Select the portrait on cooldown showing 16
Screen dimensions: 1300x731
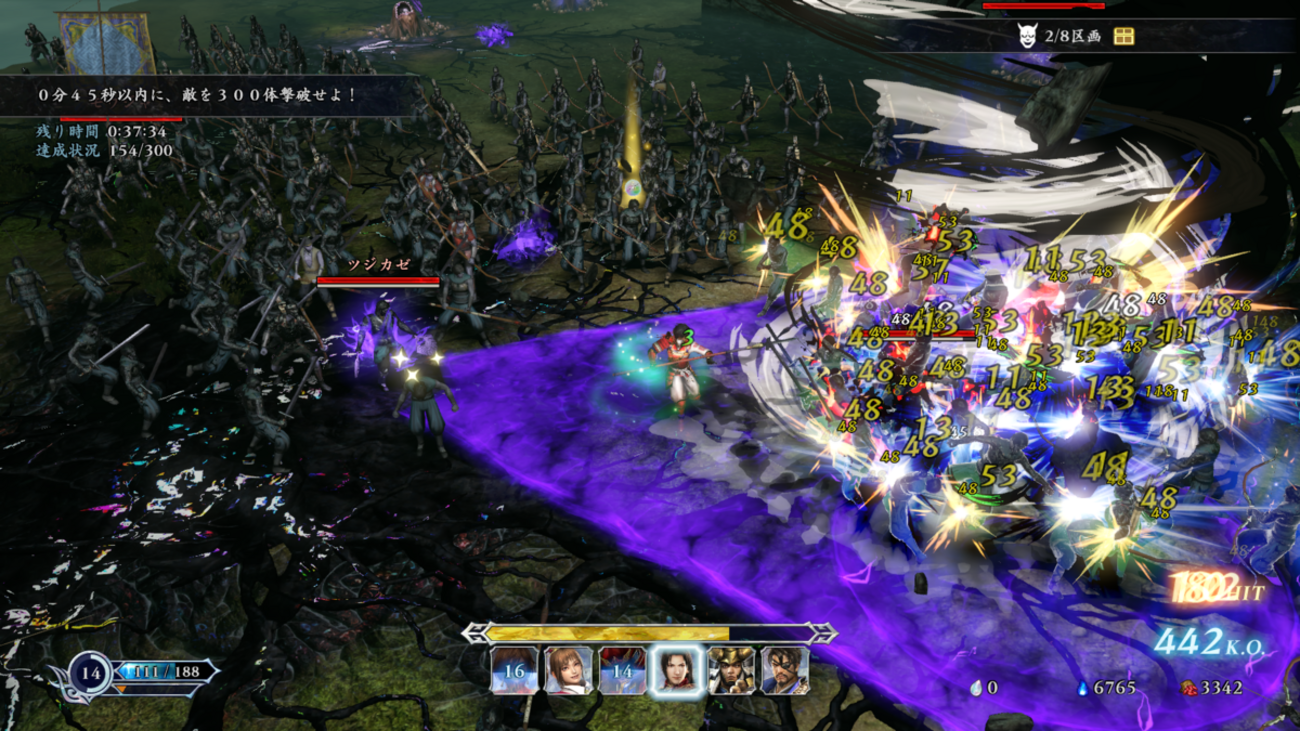(x=513, y=670)
